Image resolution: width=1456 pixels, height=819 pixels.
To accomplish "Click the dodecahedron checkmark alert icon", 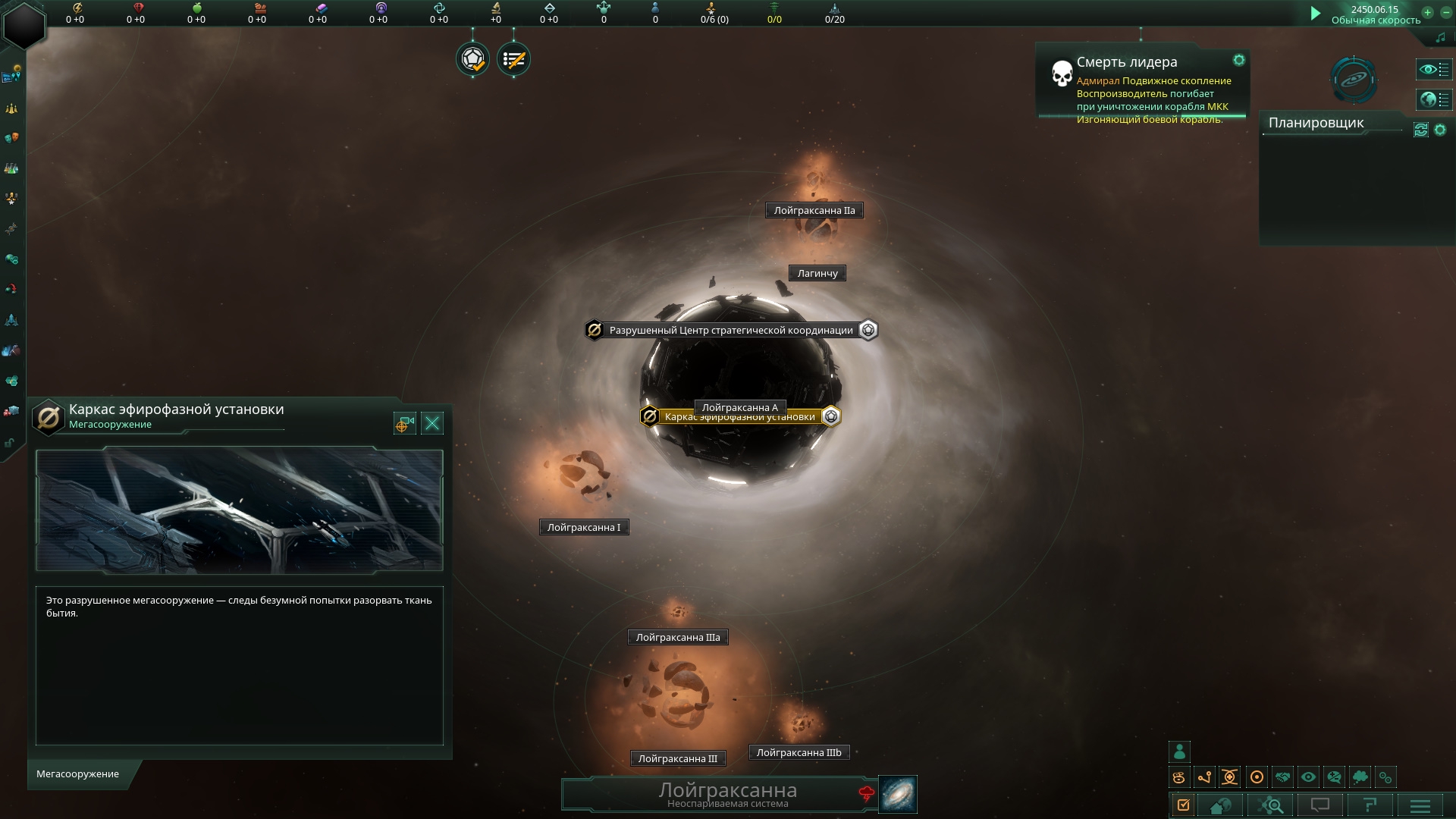I will pos(473,59).
